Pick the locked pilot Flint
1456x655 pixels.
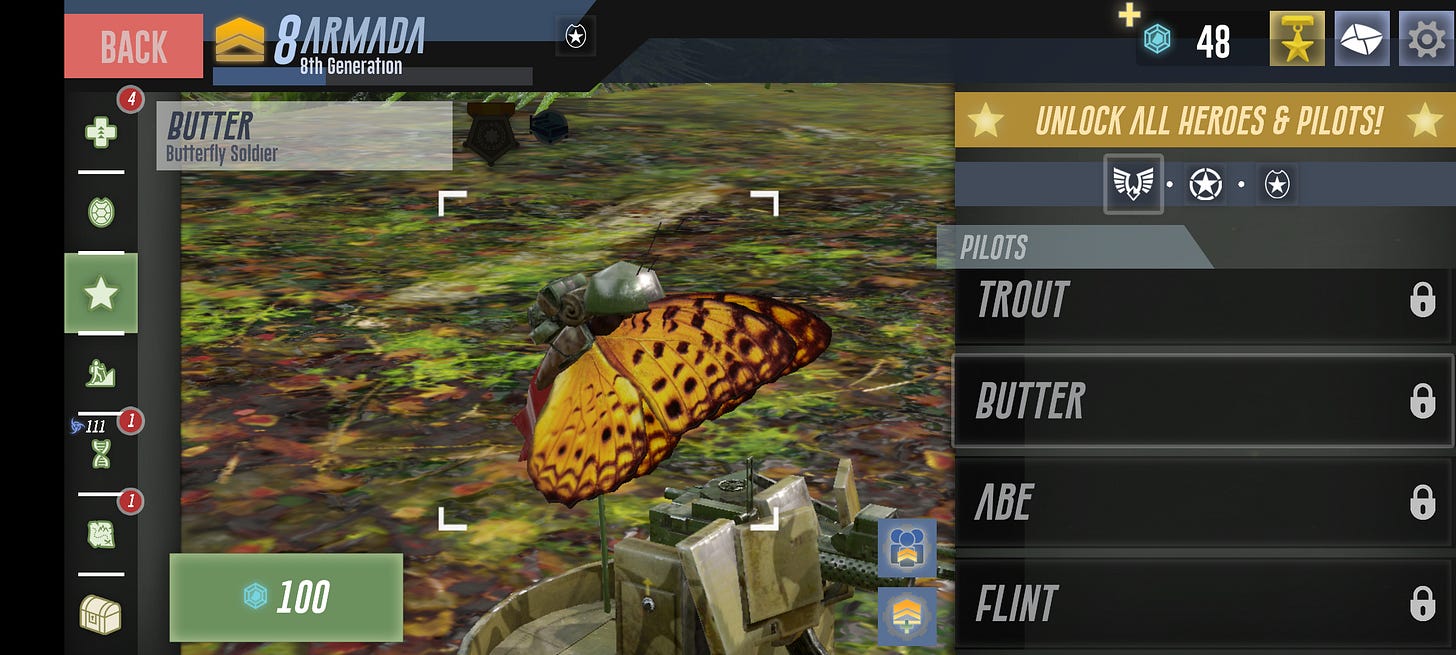pos(1204,603)
